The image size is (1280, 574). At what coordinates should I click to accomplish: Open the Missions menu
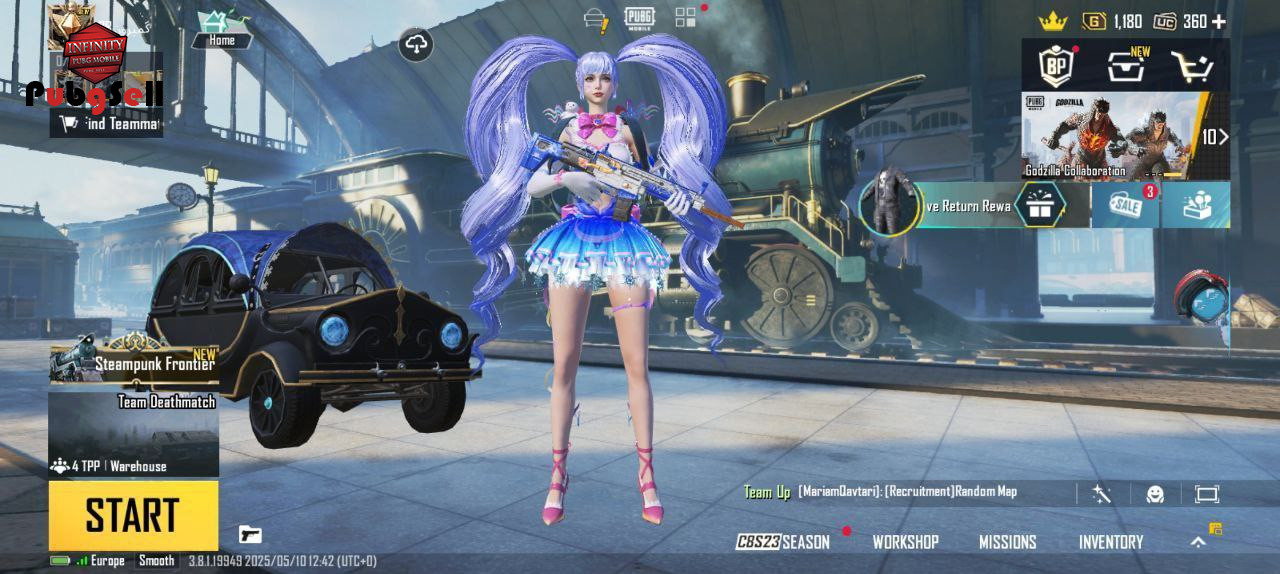[x=1007, y=542]
